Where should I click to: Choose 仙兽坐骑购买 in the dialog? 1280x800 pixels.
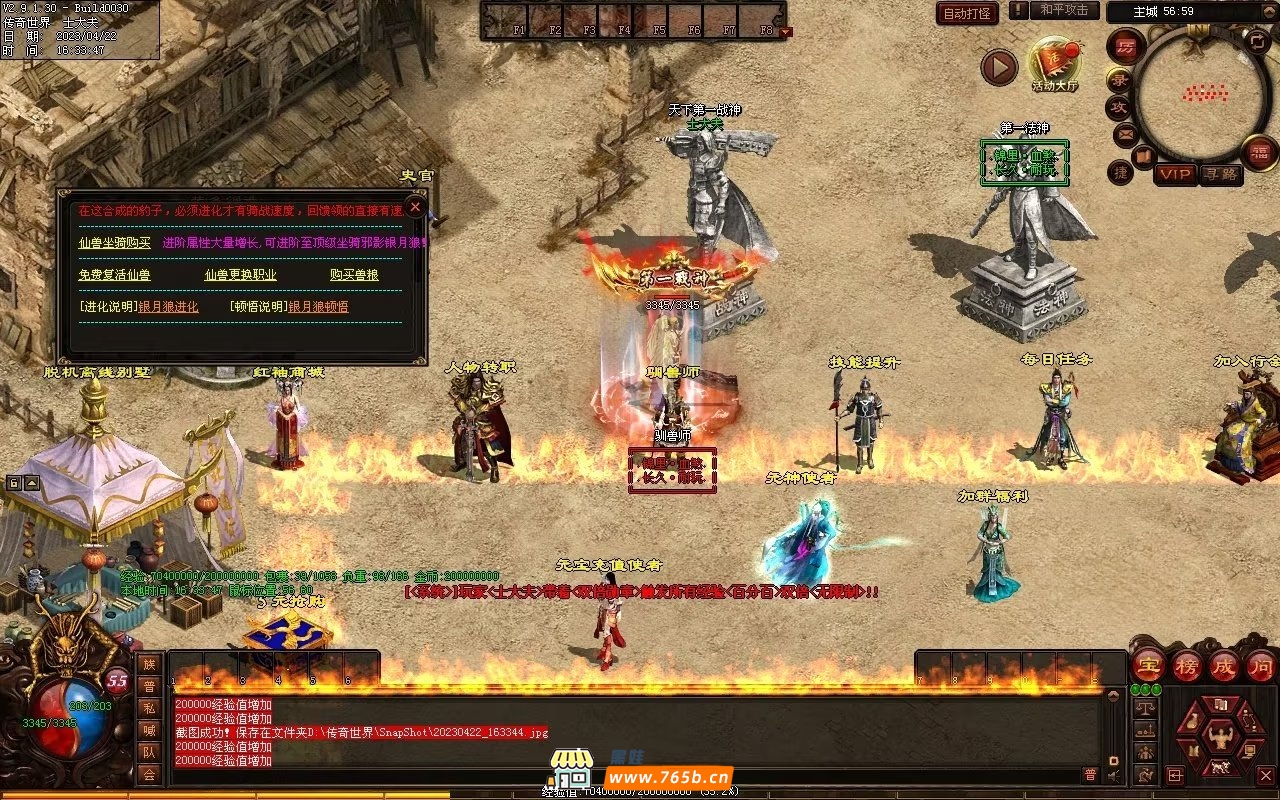pyautogui.click(x=115, y=242)
